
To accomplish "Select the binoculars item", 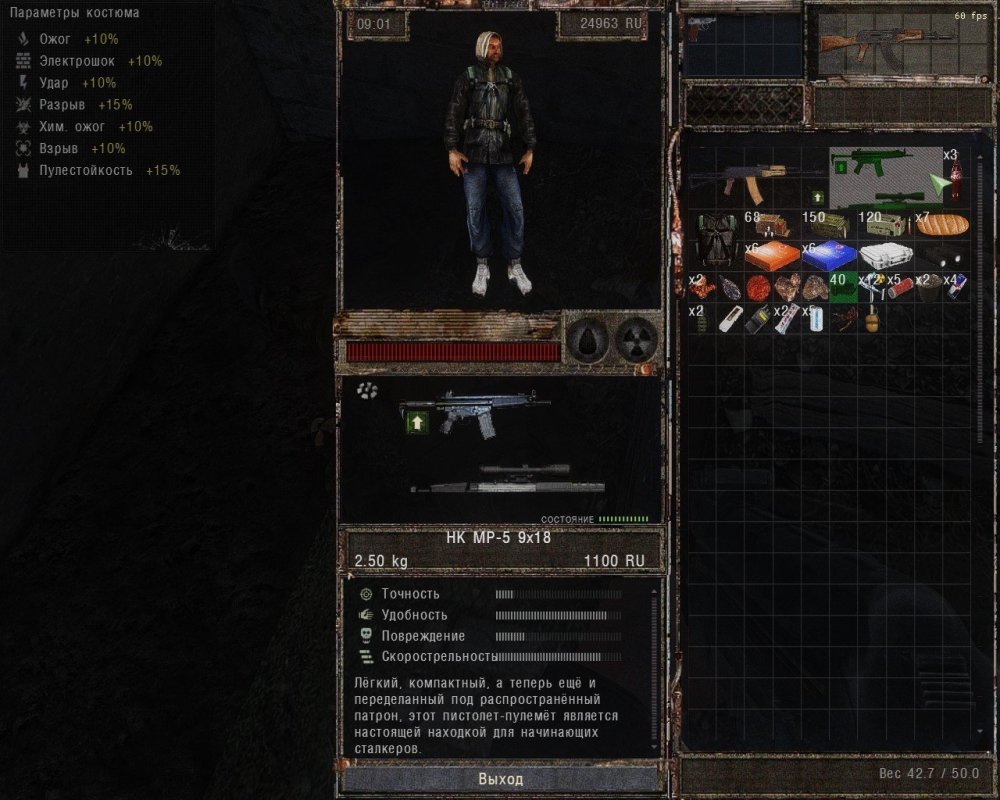I will [943, 256].
